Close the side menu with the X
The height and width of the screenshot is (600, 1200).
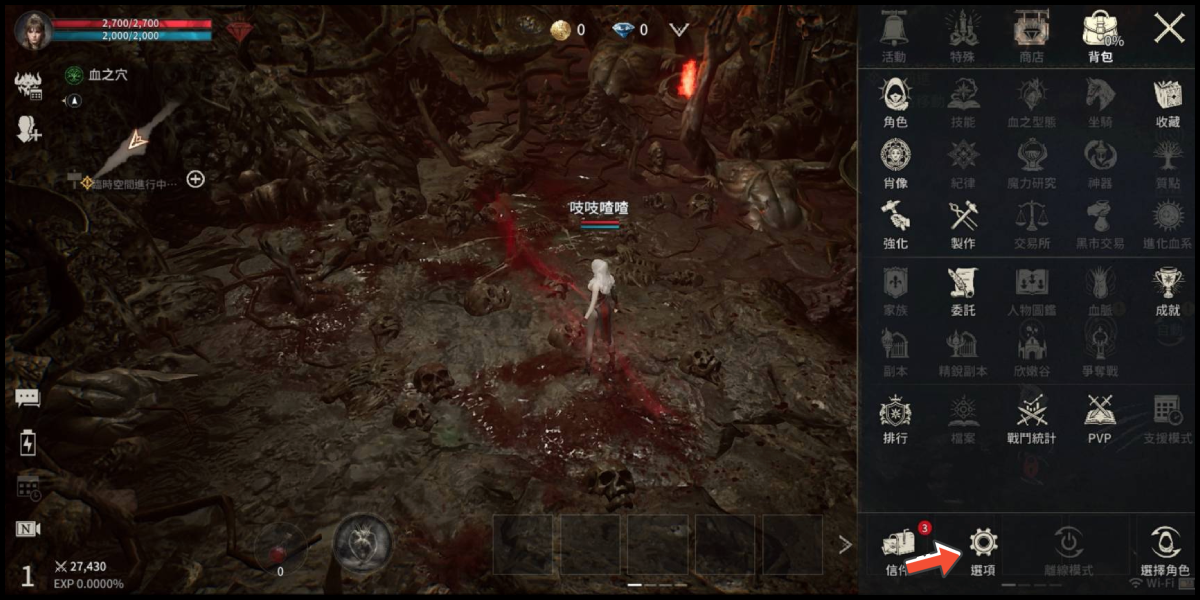(1168, 28)
